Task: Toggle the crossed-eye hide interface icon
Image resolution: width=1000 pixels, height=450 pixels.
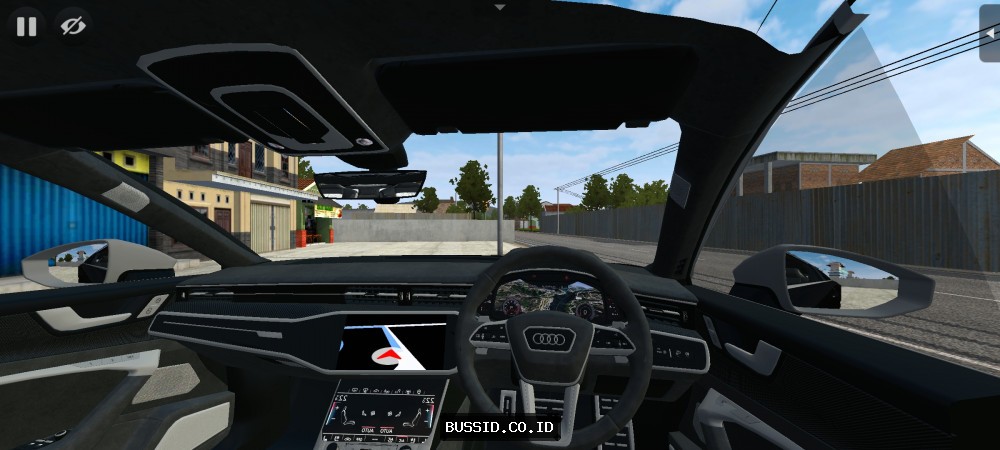Action: [x=71, y=26]
